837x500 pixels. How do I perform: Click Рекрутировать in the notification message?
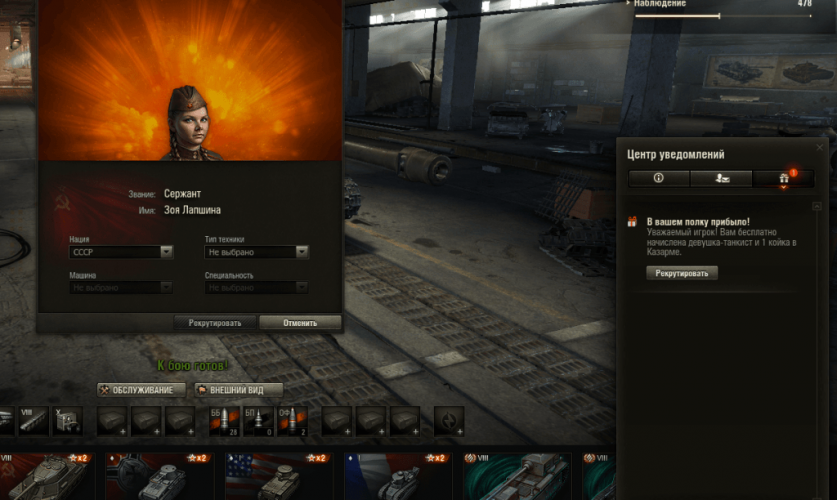coord(681,272)
